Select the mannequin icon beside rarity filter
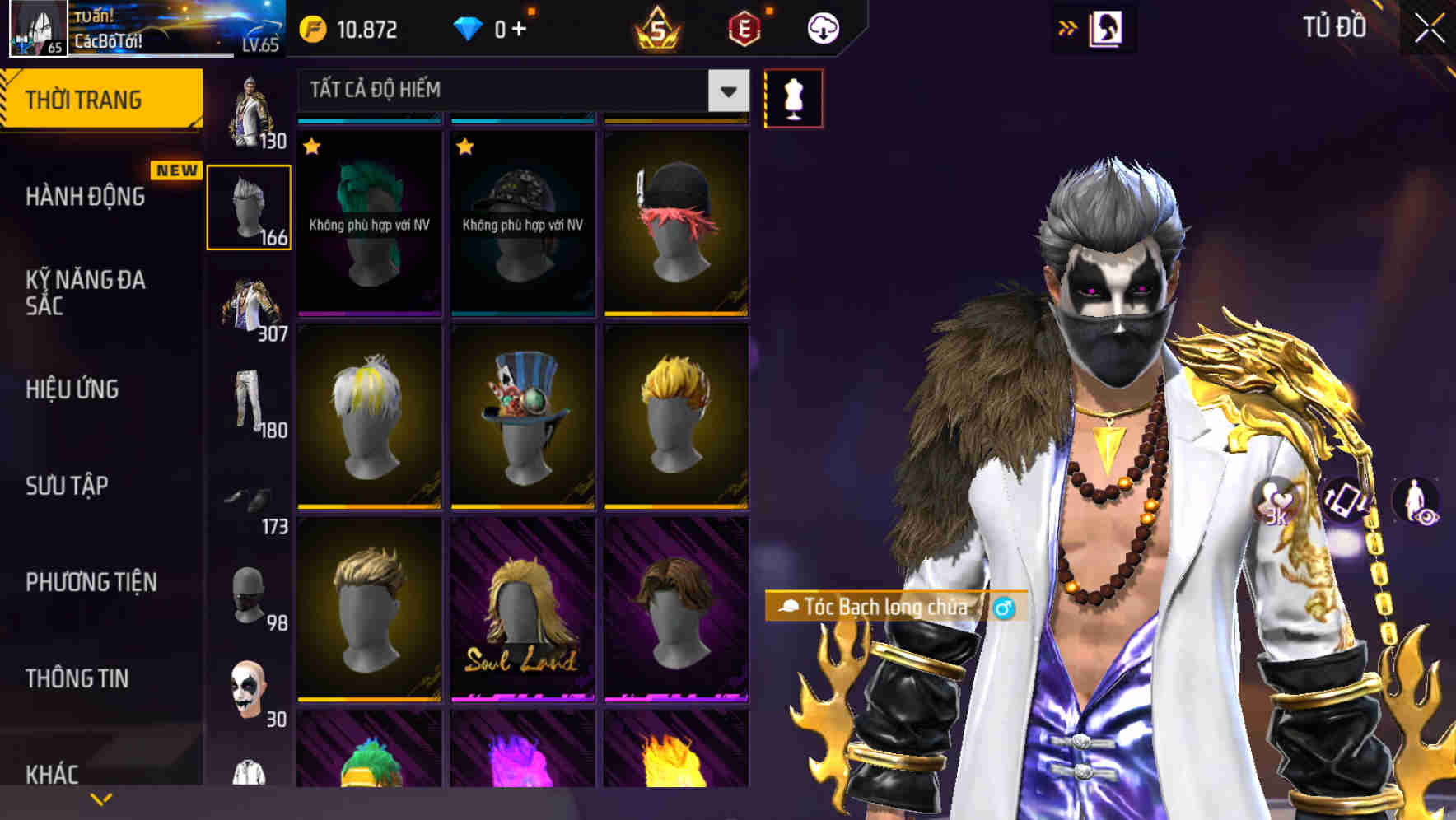 (x=793, y=97)
